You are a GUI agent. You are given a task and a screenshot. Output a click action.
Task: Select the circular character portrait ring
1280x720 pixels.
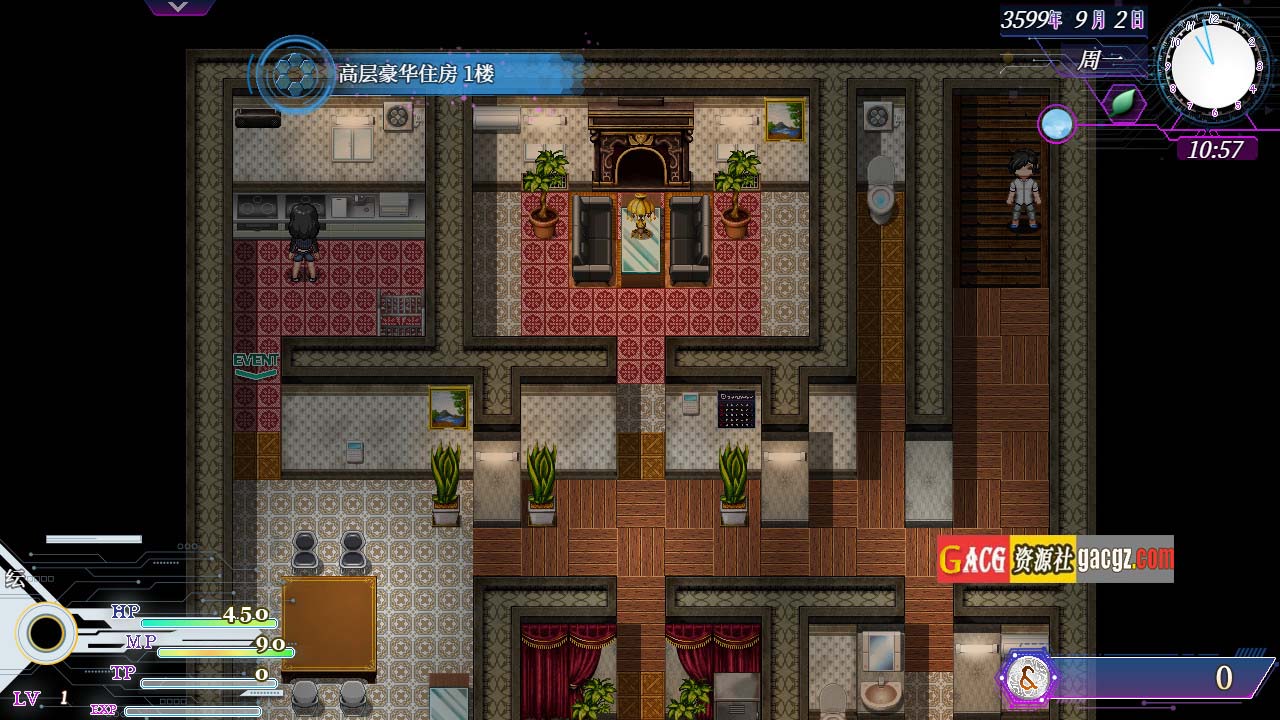click(x=46, y=633)
